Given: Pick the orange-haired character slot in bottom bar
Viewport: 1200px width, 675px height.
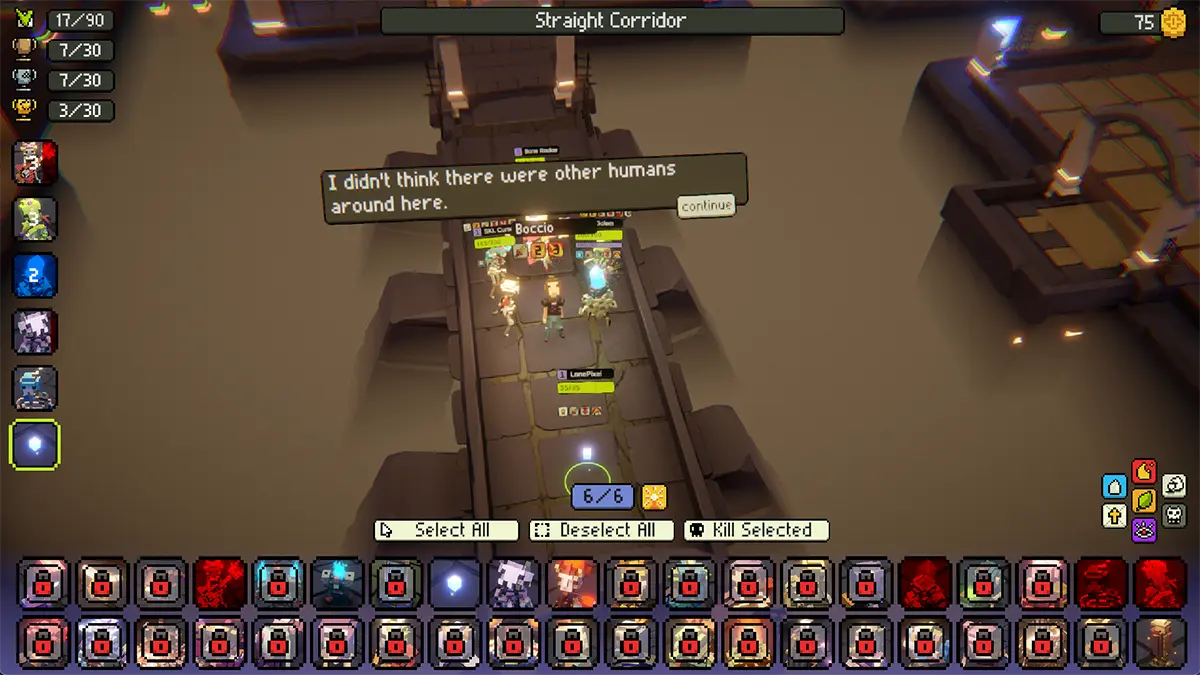Looking at the screenshot, I should pos(572,584).
